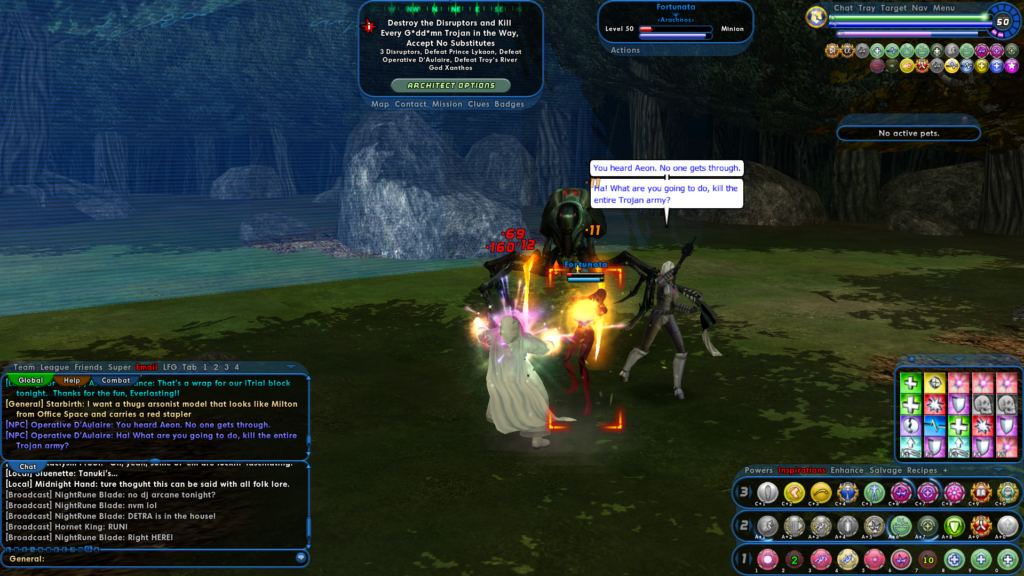Screen dimensions: 1024x576
Task: Select the Combat chat tab
Action: tap(116, 380)
